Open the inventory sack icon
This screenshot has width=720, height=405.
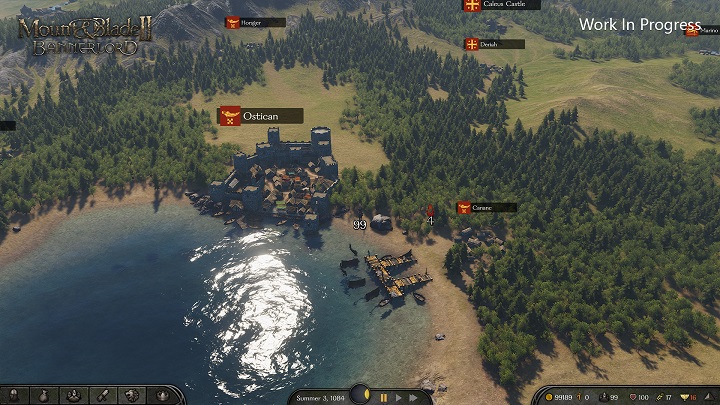tap(45, 396)
